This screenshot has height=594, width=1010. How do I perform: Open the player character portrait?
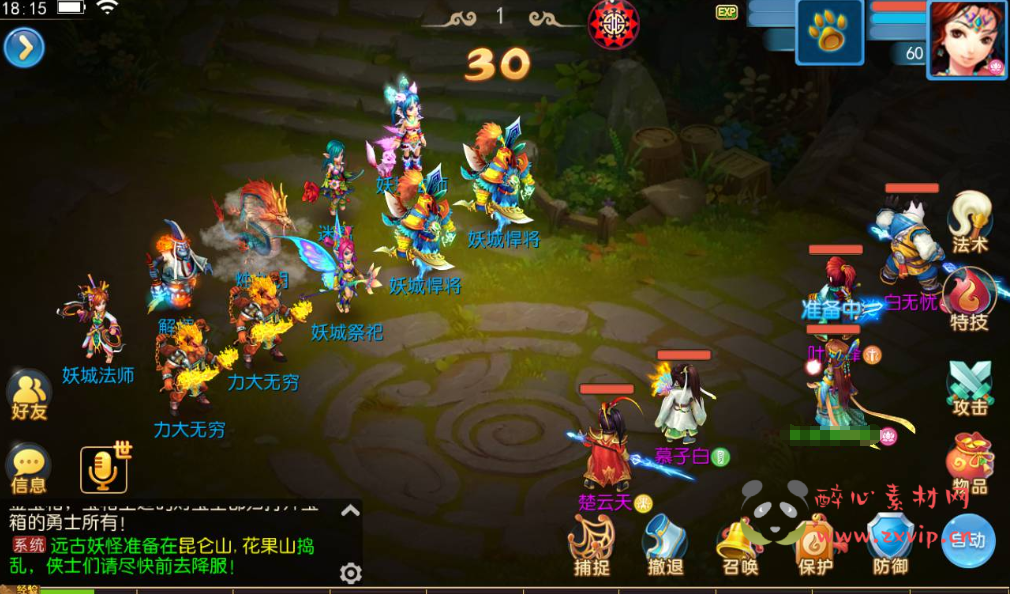967,38
